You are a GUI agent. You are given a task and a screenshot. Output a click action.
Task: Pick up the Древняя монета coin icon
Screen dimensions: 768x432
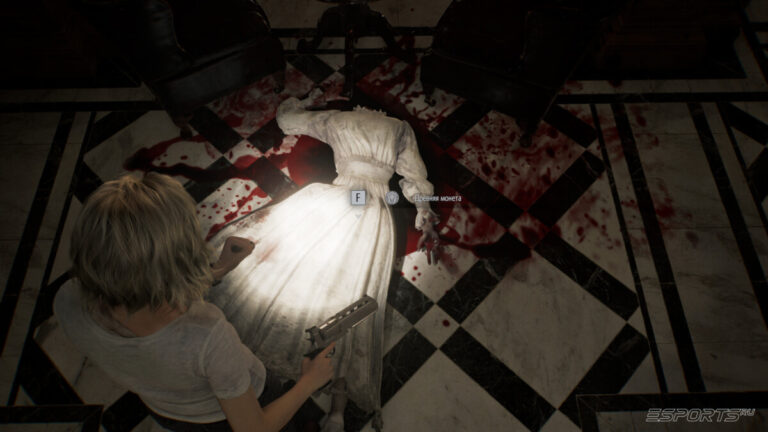point(393,198)
